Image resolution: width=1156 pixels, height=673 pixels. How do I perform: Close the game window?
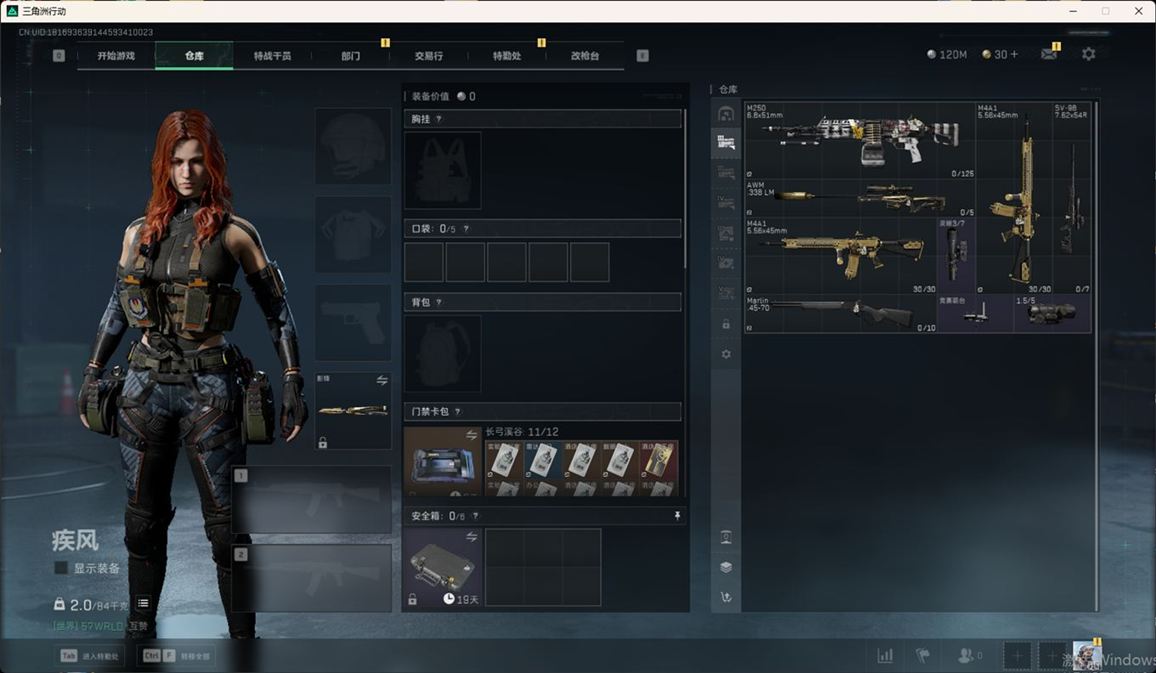tap(1138, 11)
